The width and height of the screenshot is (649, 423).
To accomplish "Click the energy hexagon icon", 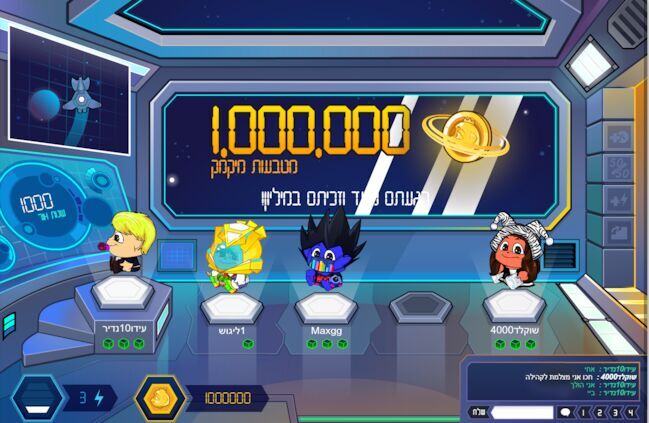I will (38, 398).
